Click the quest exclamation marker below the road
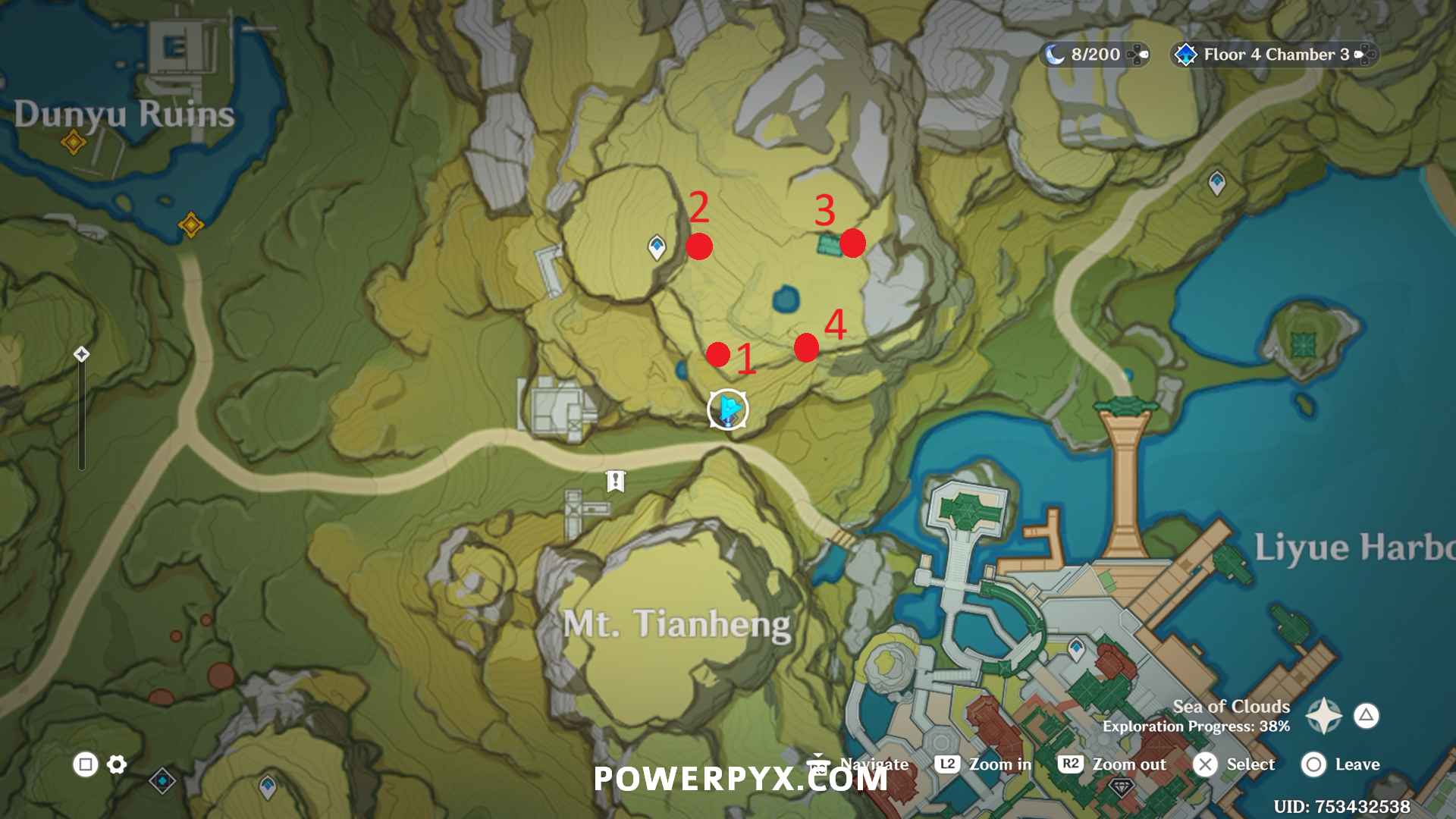 point(615,481)
